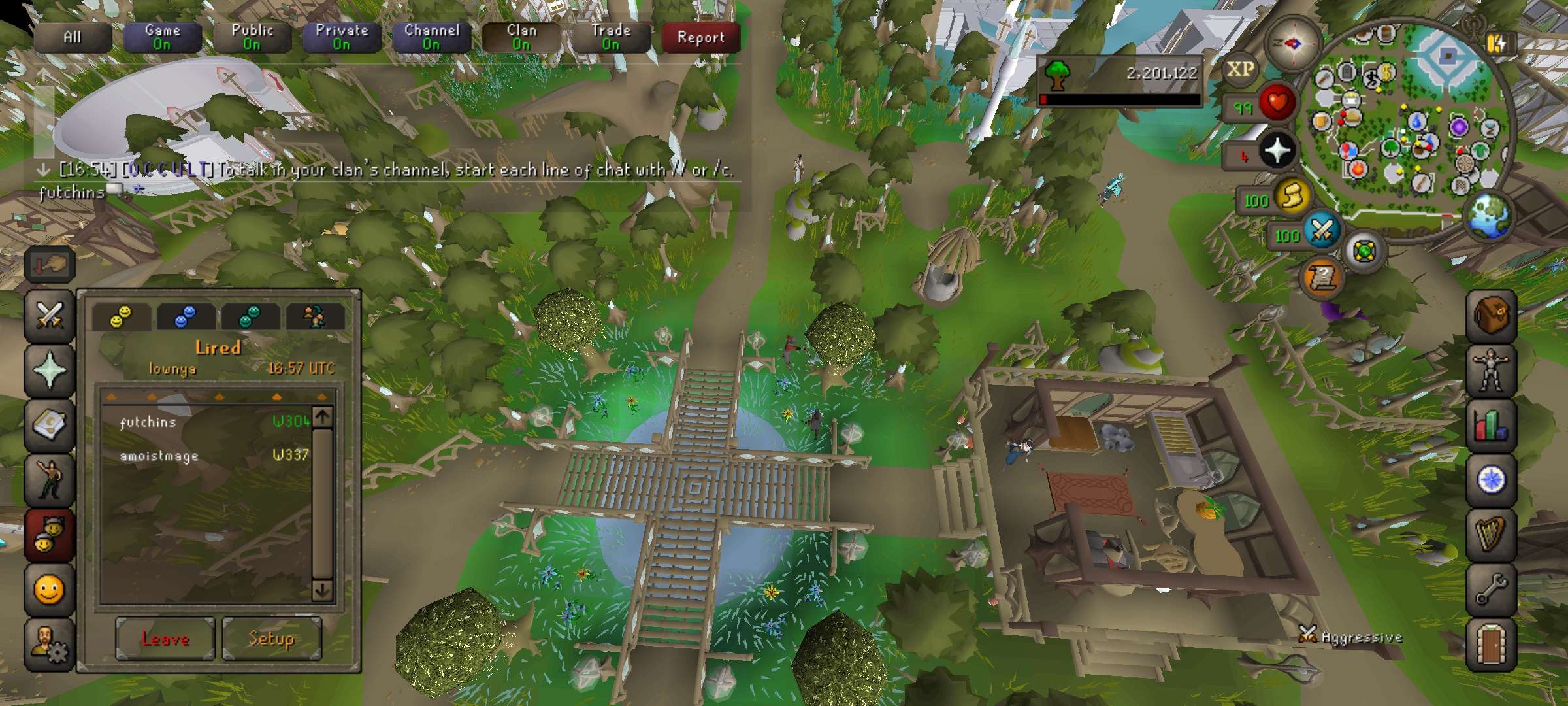Open the skills stats tab

coord(1490,425)
